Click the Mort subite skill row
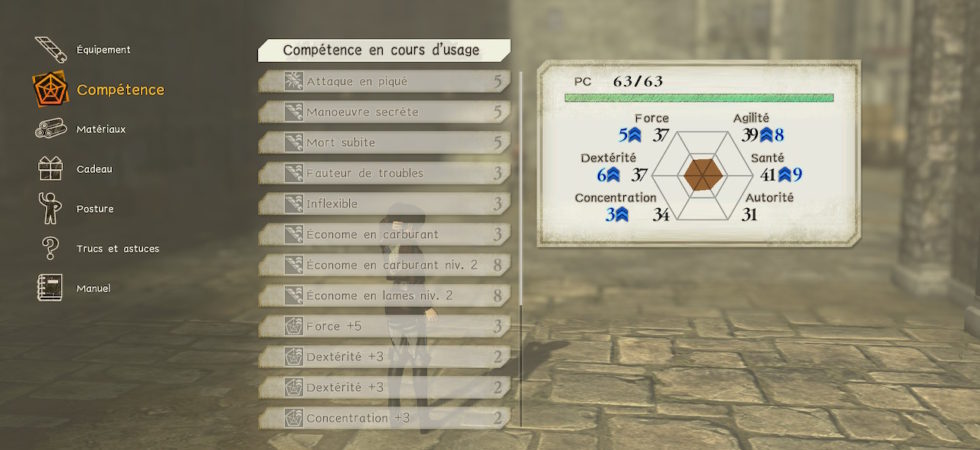The height and width of the screenshot is (450, 980). [x=385, y=142]
